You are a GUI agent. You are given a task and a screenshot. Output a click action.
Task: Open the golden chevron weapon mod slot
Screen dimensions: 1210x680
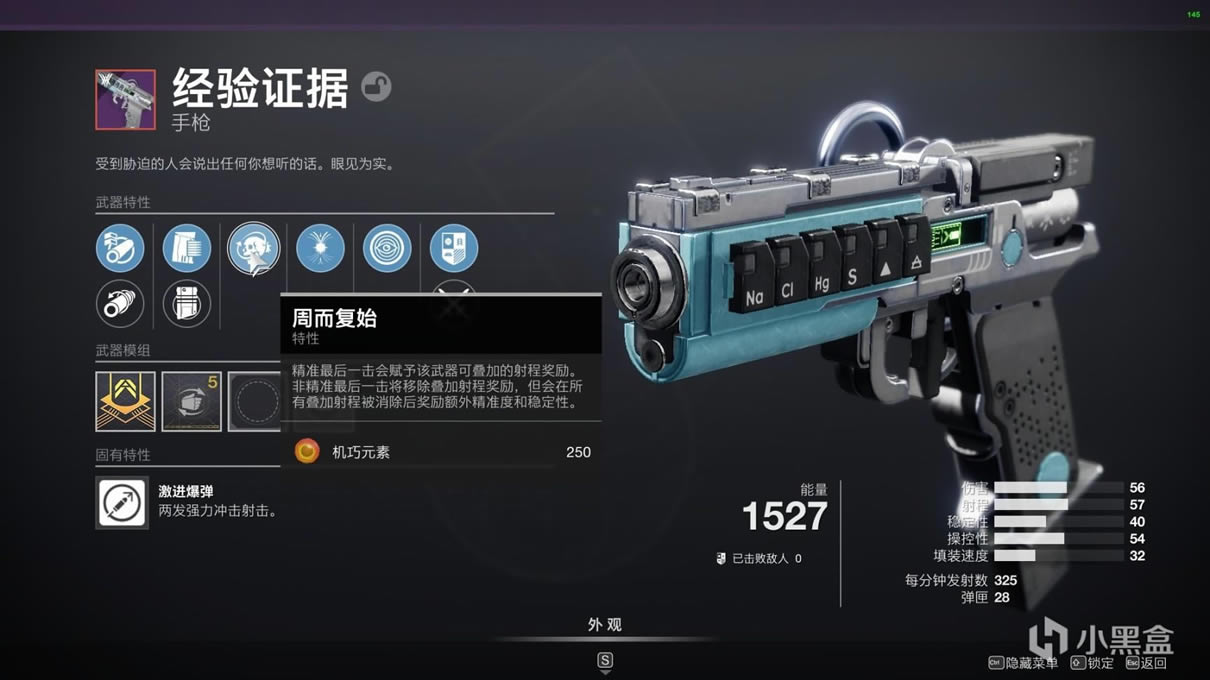point(125,401)
